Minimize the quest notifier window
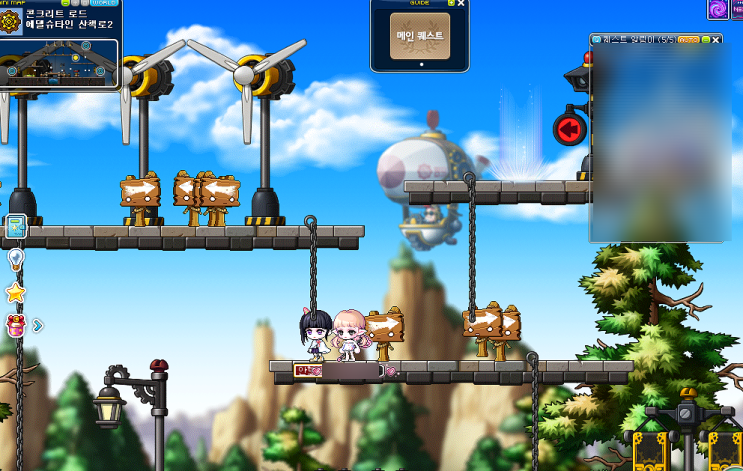This screenshot has width=743, height=471. pyautogui.click(x=706, y=39)
